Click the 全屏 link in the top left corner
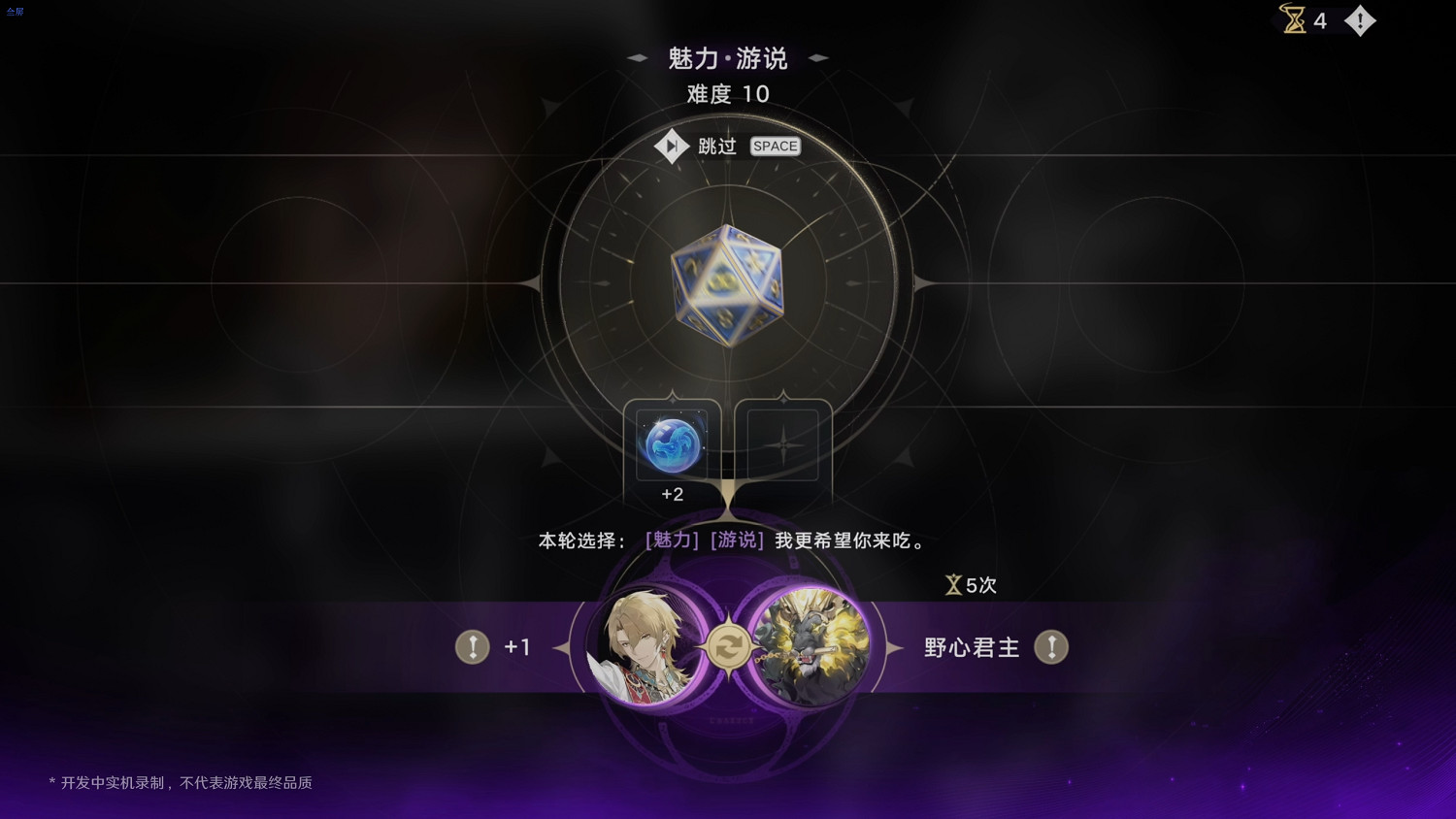This screenshot has height=819, width=1456. pyautogui.click(x=15, y=11)
